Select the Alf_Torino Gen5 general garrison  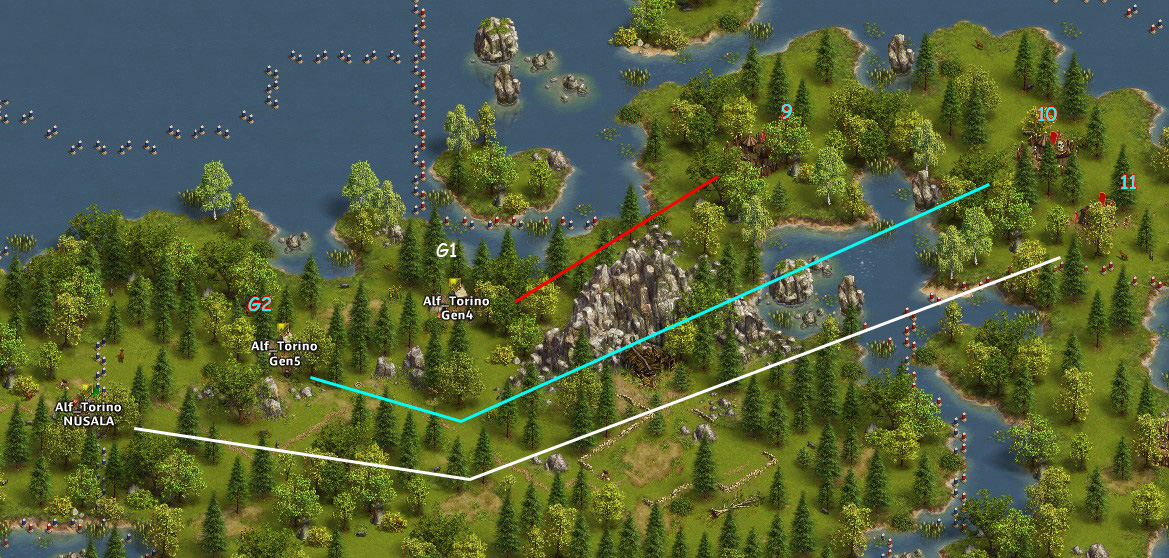click(283, 331)
